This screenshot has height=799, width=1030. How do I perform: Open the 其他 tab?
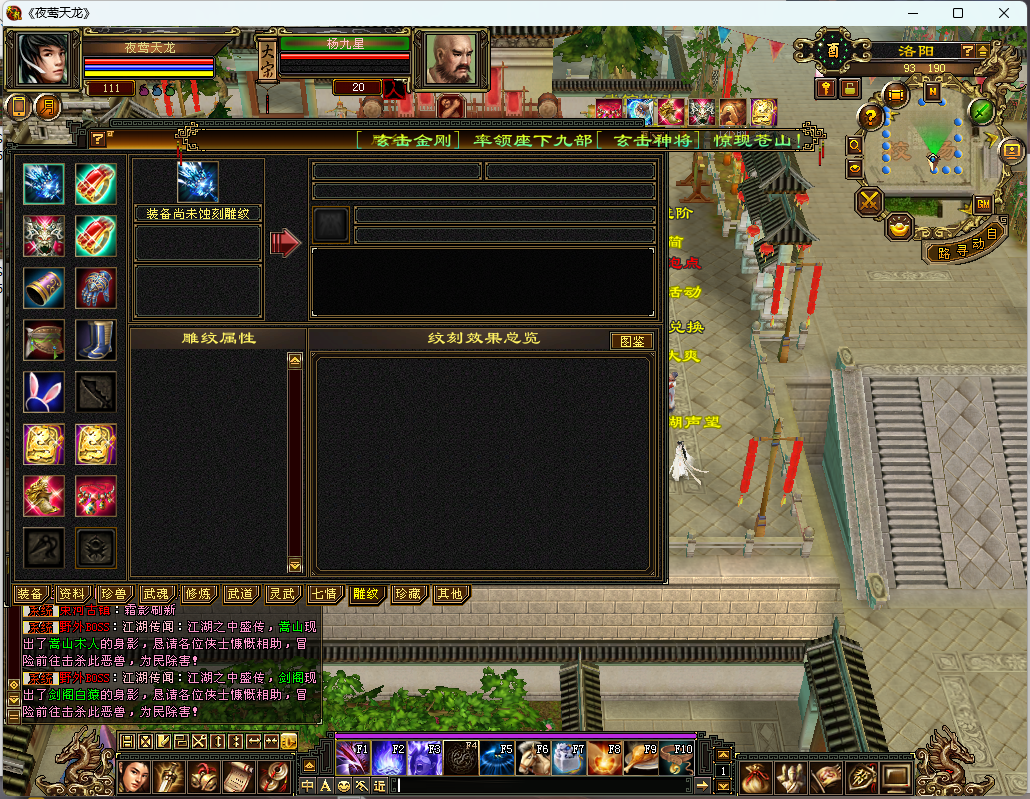[449, 594]
